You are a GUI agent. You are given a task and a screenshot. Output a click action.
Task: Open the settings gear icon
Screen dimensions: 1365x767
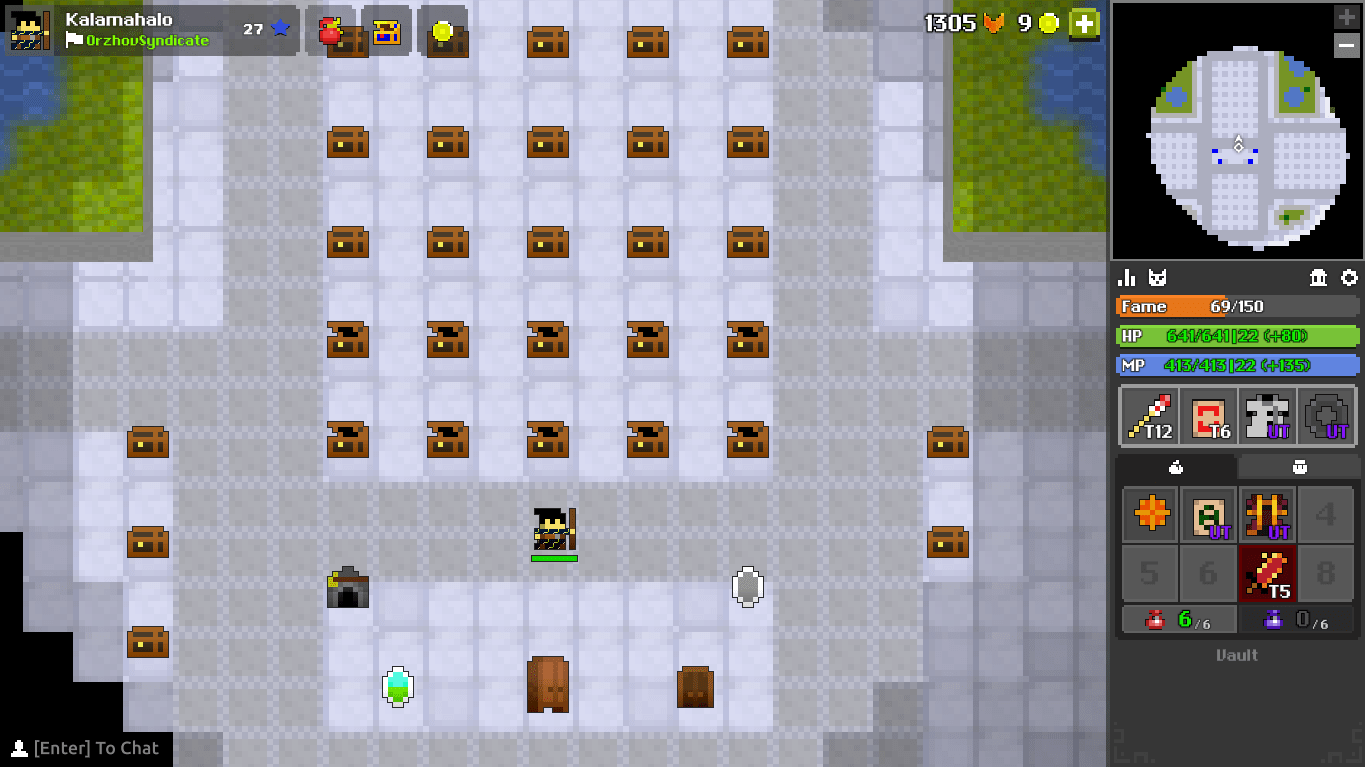[1351, 277]
